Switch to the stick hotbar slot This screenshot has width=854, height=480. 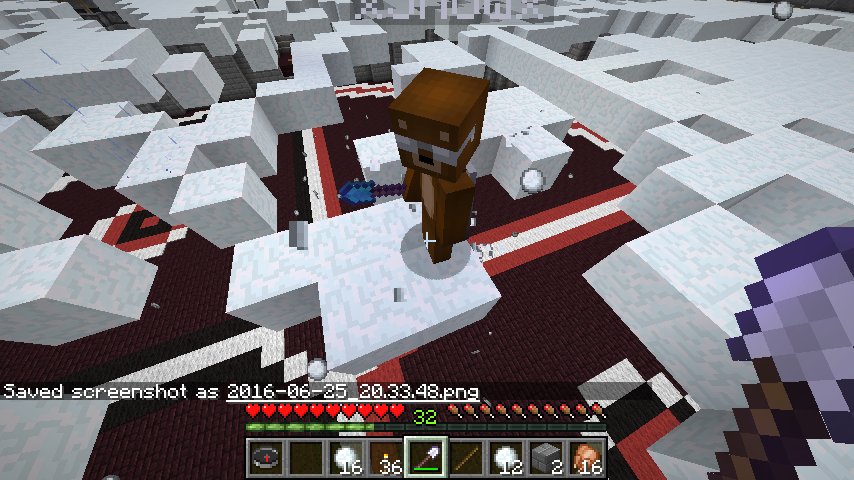[465, 458]
